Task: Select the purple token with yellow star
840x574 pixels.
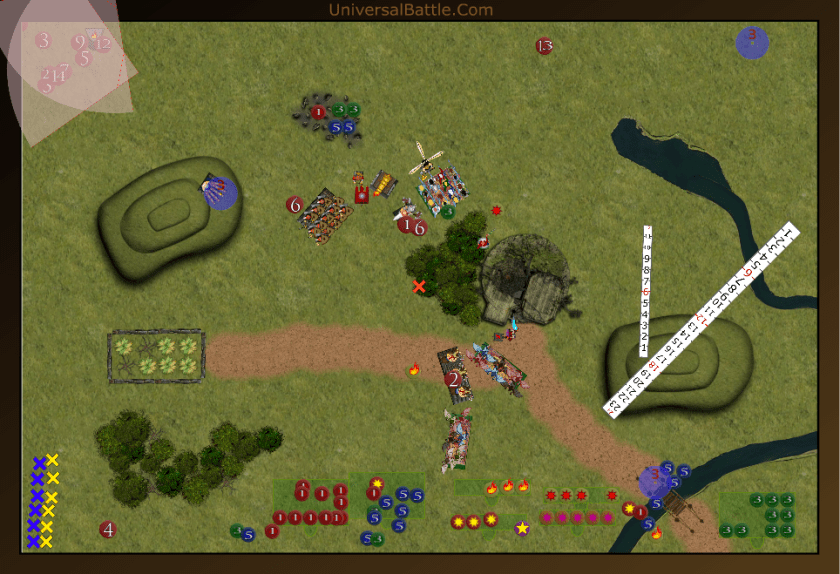Action: tap(522, 527)
